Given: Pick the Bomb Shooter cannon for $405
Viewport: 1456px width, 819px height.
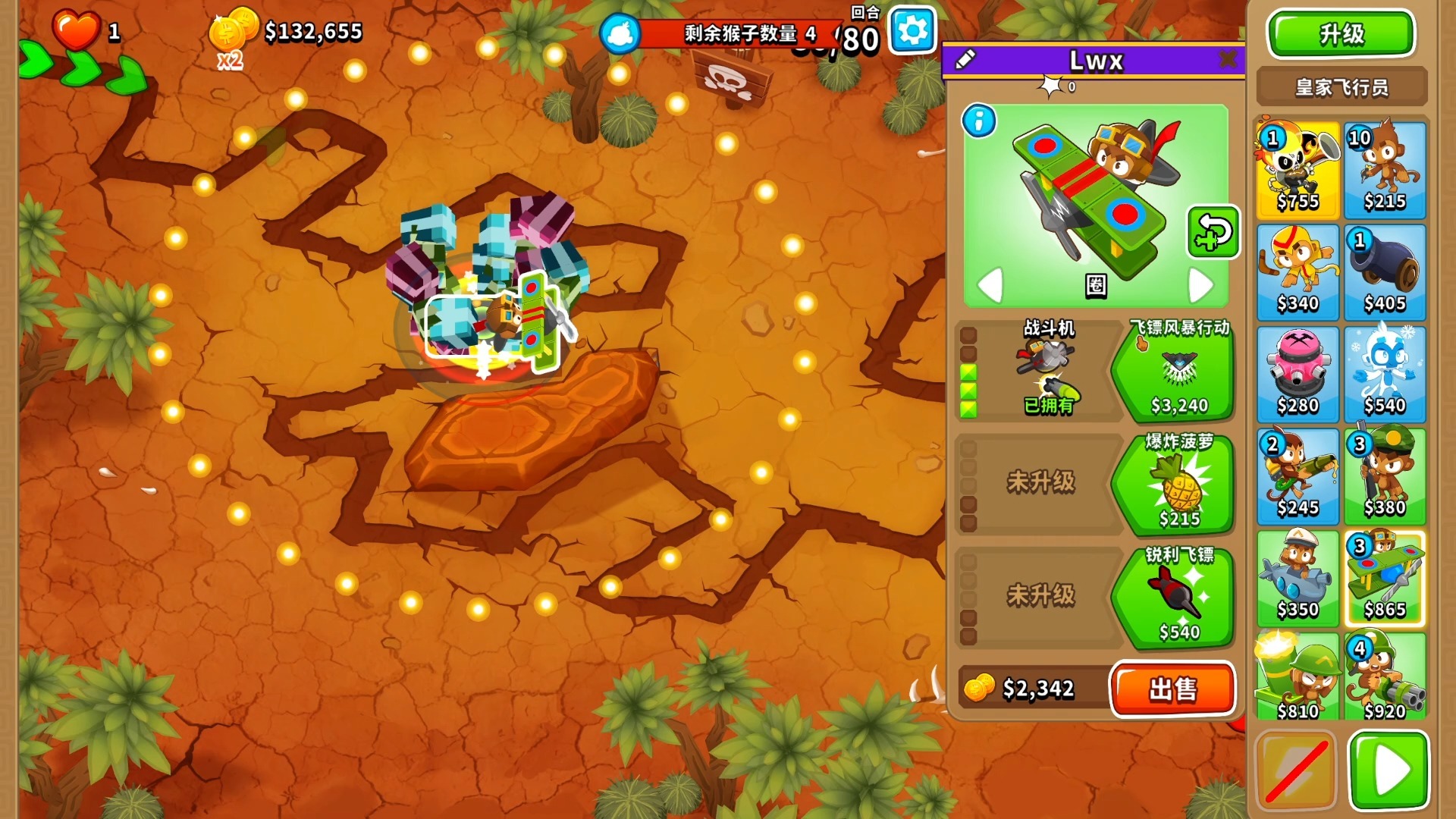Looking at the screenshot, I should [1385, 272].
